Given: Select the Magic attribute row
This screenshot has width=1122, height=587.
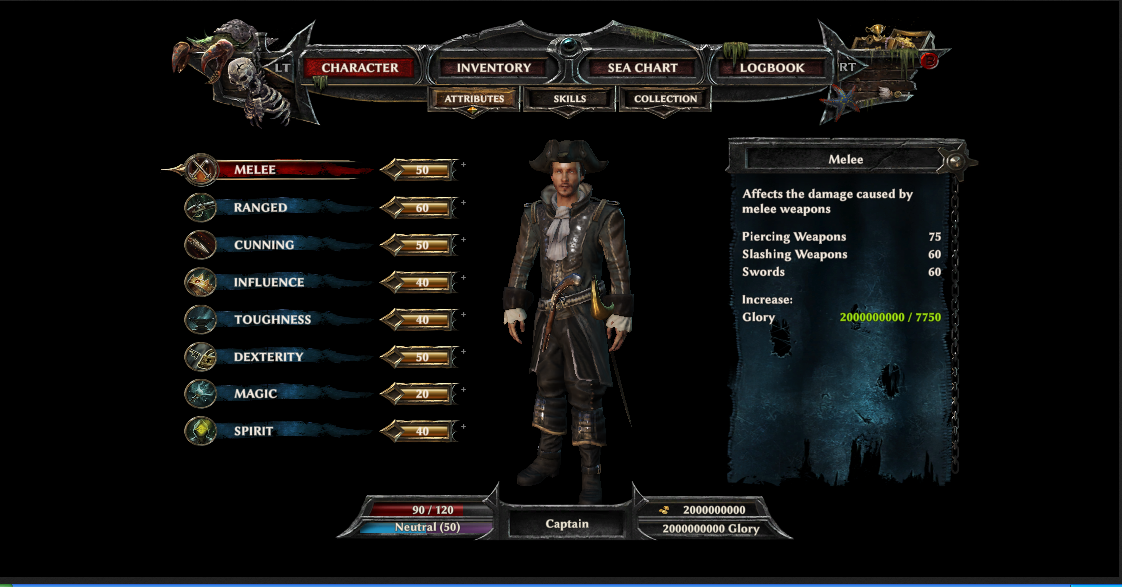Looking at the screenshot, I should (255, 394).
